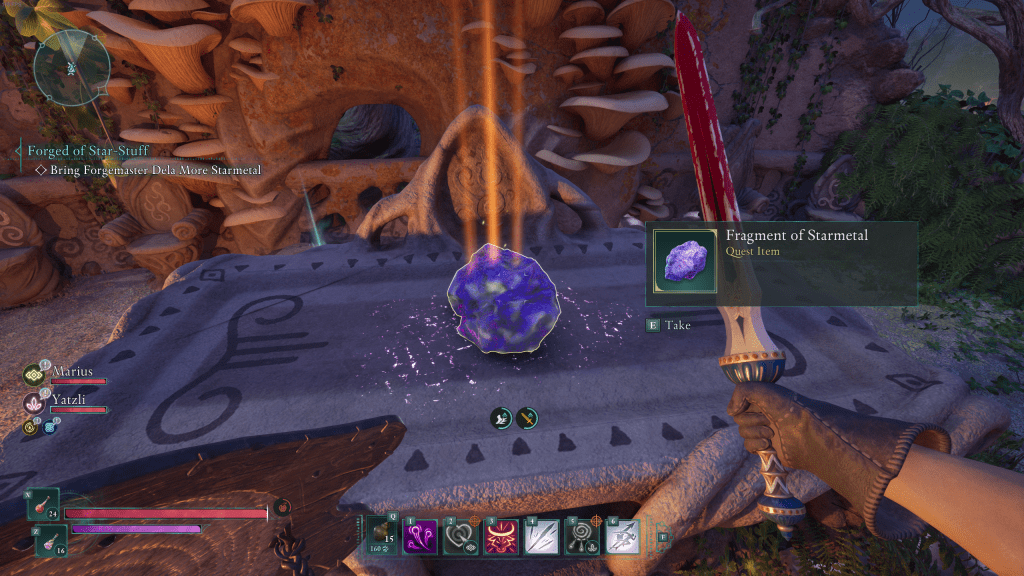Select Marius's companion portrait
Image resolution: width=1024 pixels, height=576 pixels.
tap(34, 375)
